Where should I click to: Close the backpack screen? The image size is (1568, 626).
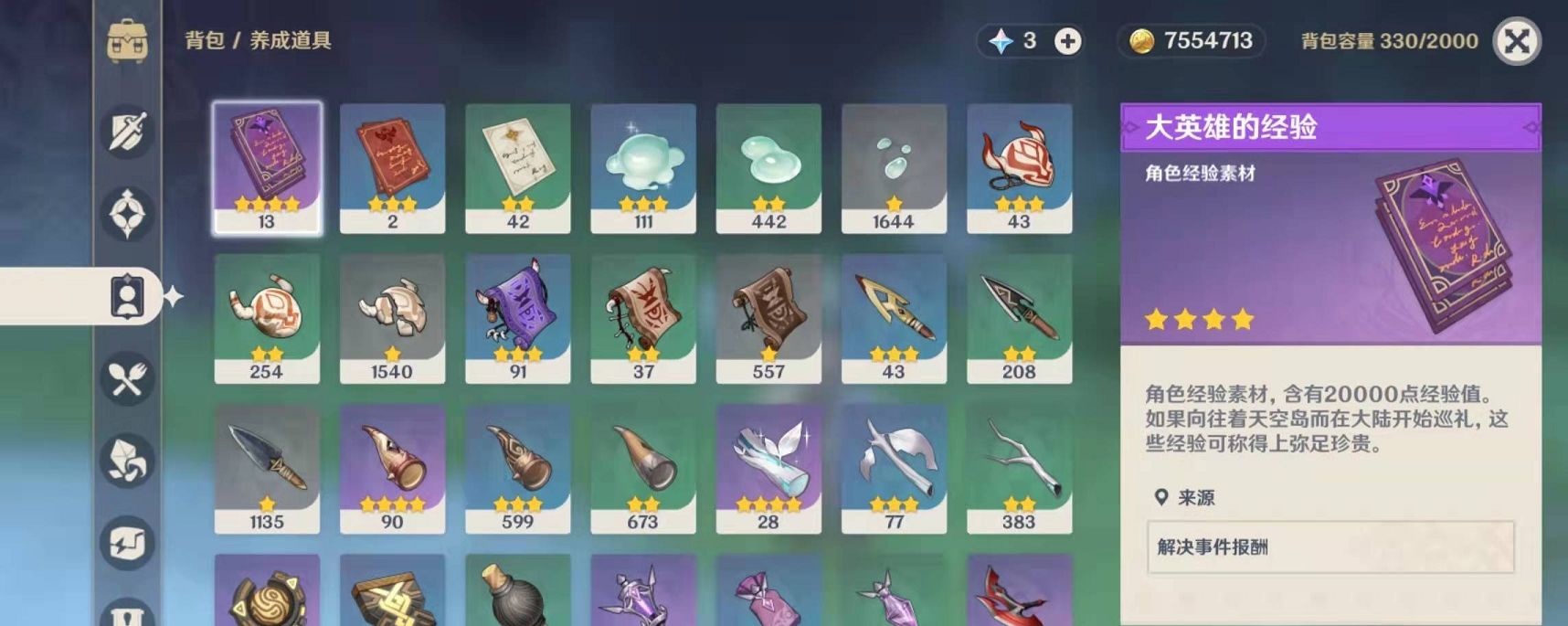(x=1517, y=41)
